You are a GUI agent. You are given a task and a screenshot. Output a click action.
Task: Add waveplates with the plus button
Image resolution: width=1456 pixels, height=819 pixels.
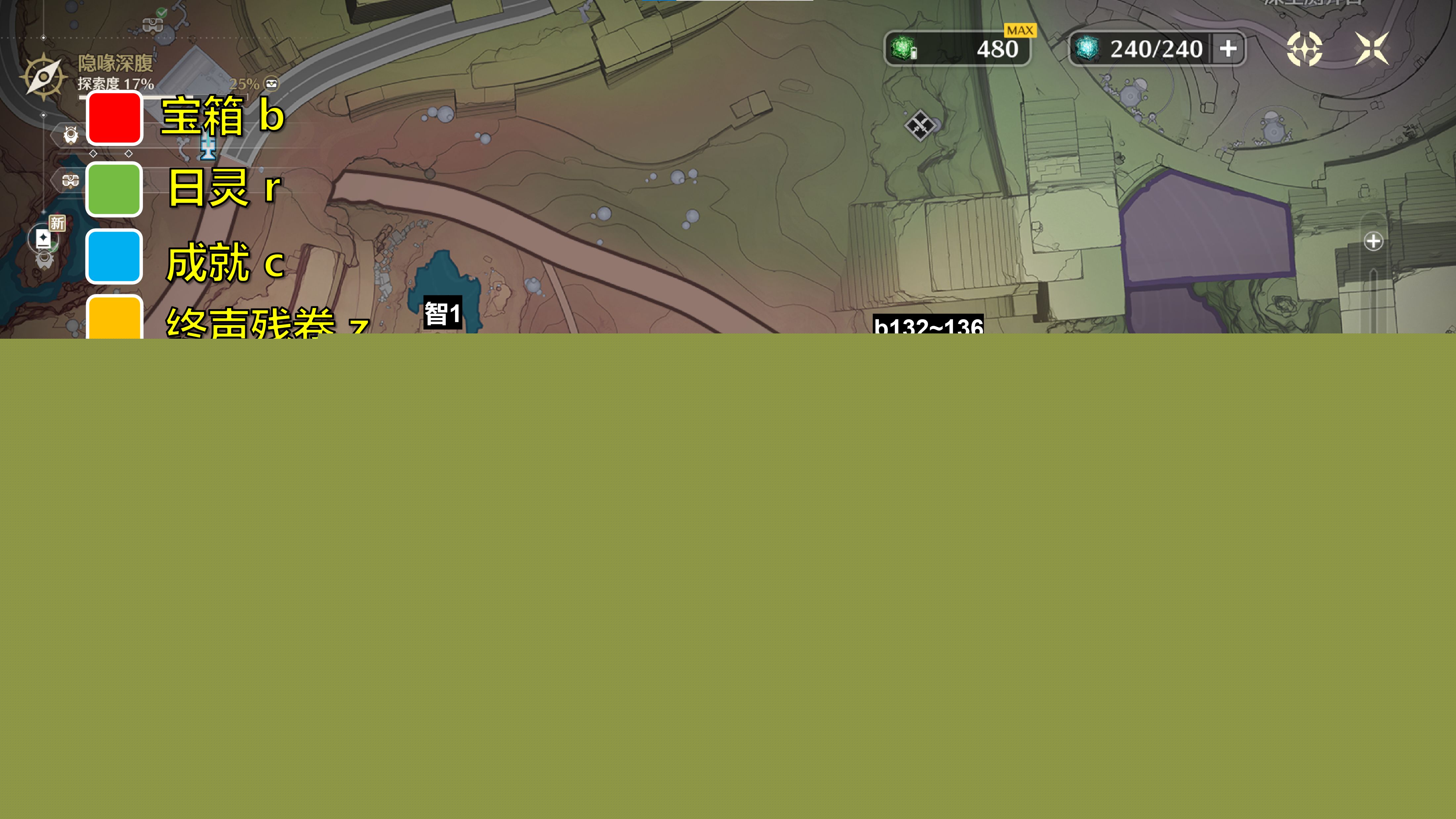coord(1228,49)
